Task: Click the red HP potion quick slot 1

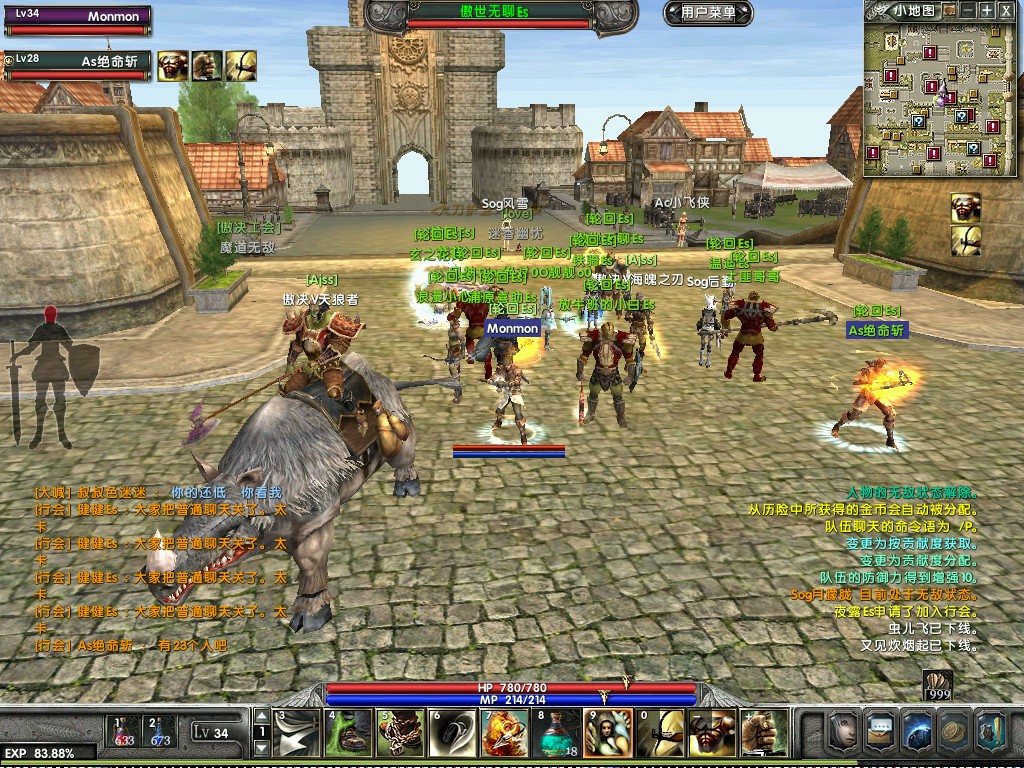Action: pyautogui.click(x=124, y=732)
